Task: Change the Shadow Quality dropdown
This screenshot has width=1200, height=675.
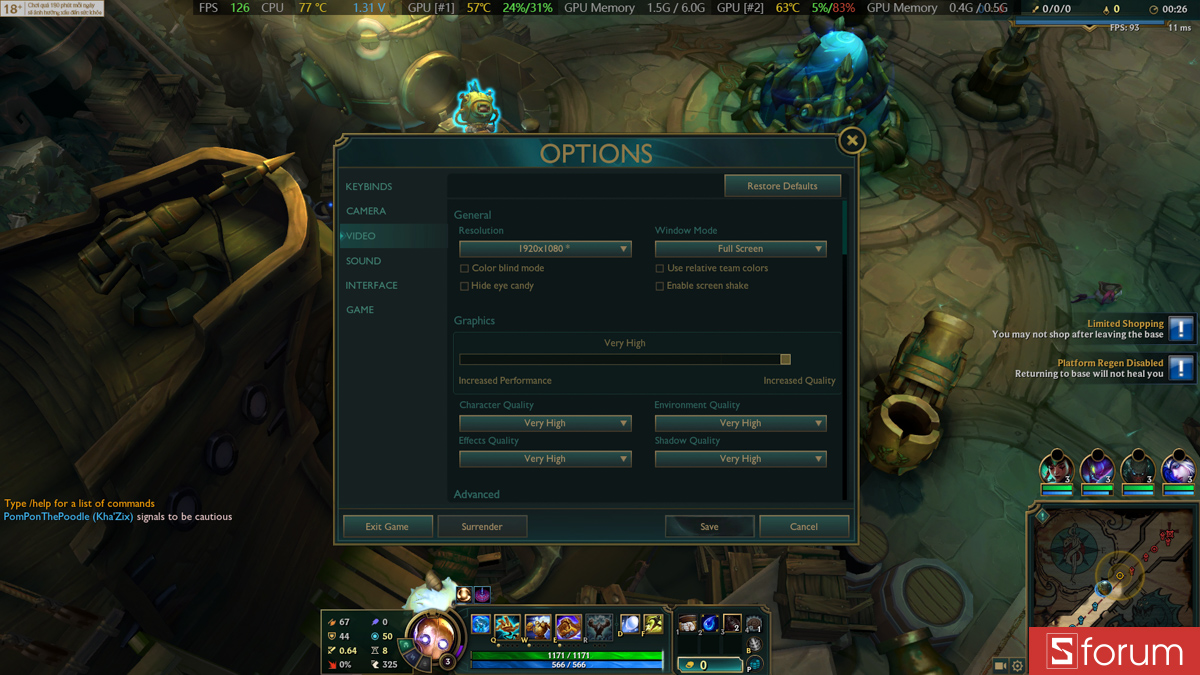Action: click(740, 459)
